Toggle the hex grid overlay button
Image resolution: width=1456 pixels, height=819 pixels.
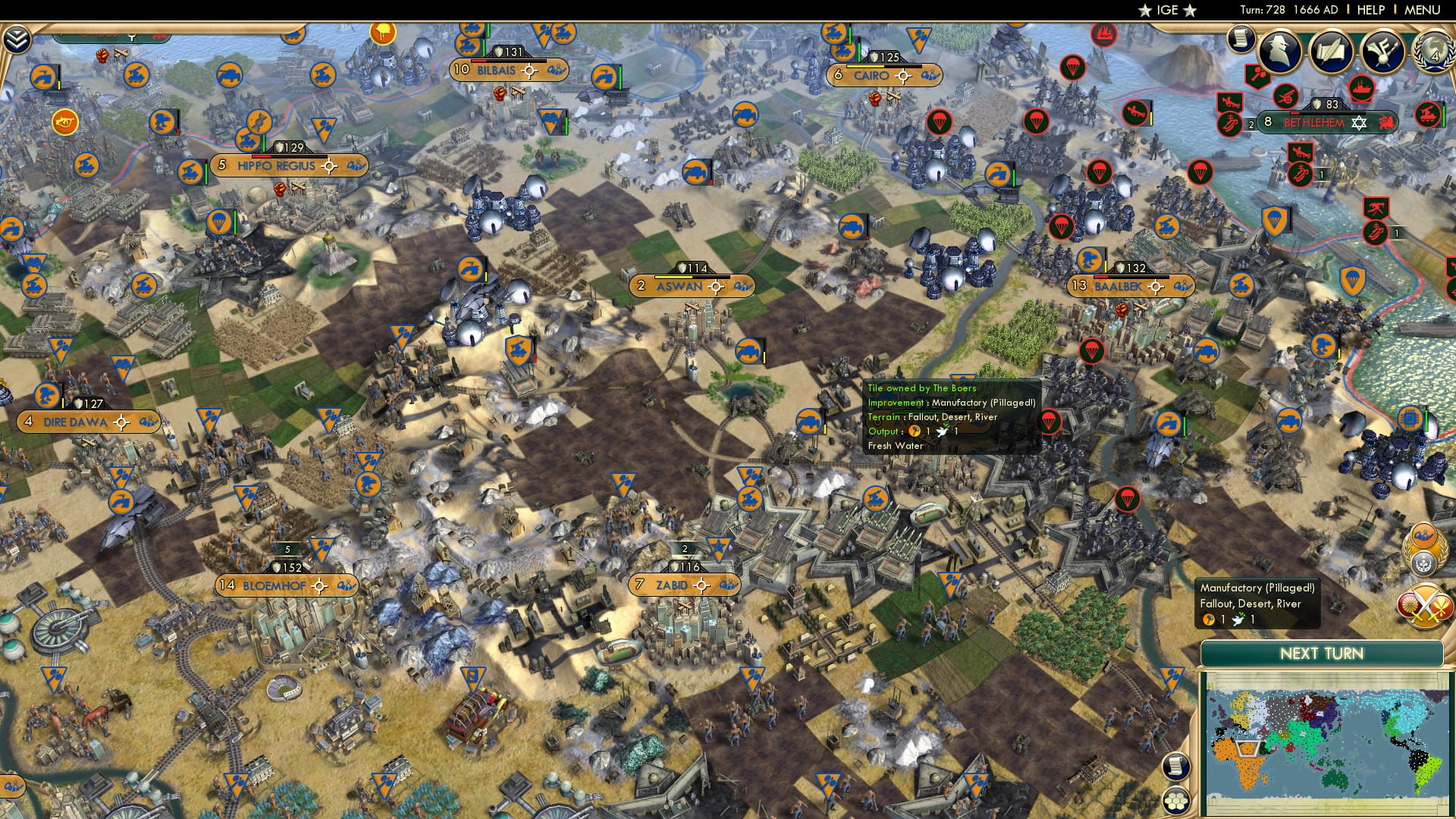click(1175, 802)
